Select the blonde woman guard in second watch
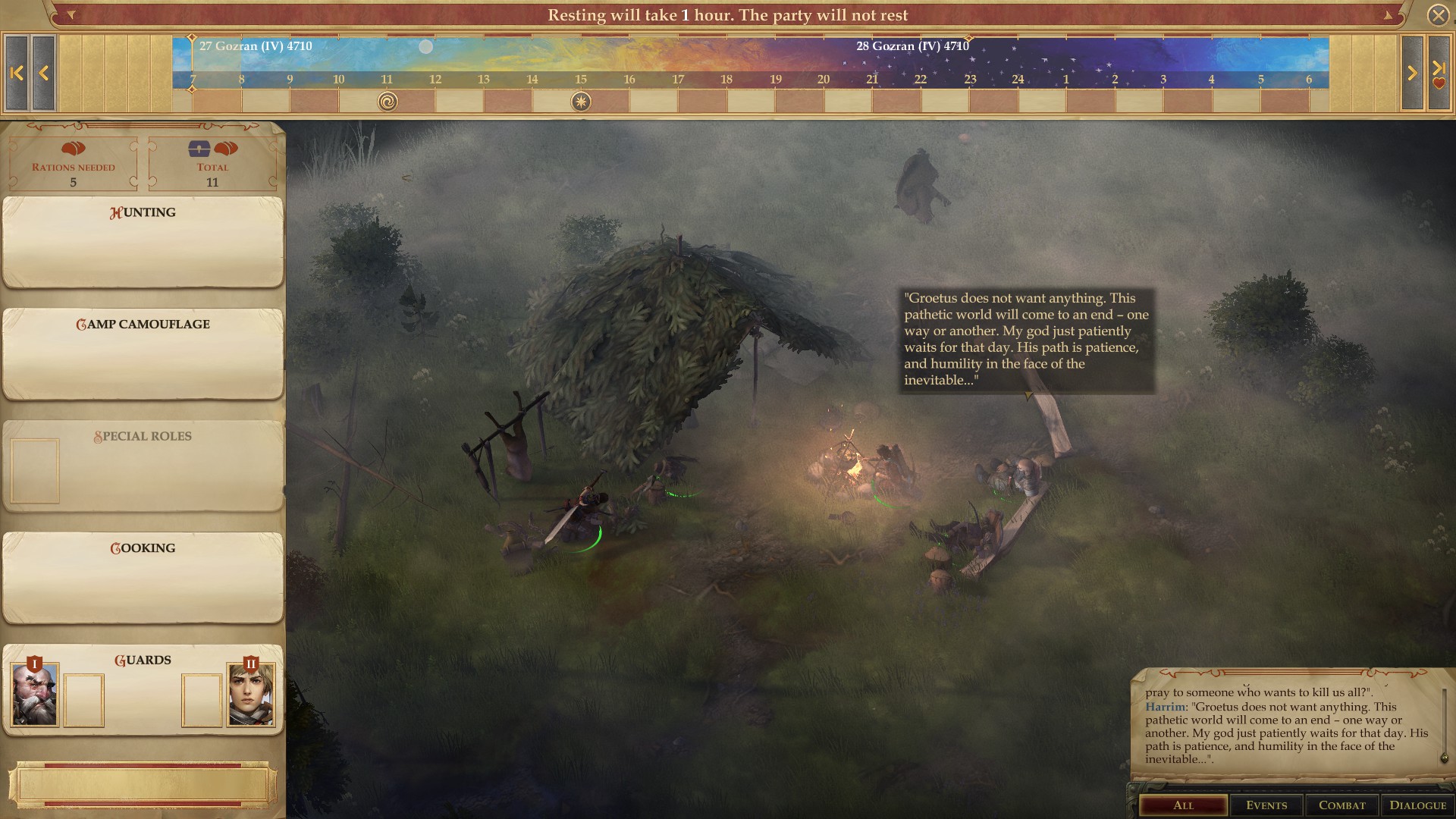Image resolution: width=1456 pixels, height=819 pixels. click(251, 695)
